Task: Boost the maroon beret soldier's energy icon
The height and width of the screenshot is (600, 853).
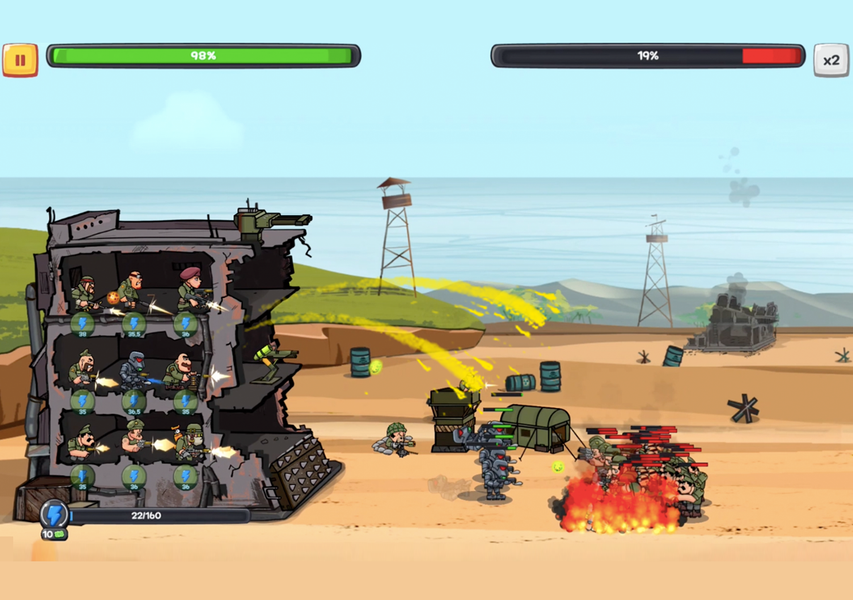Action: pos(186,324)
